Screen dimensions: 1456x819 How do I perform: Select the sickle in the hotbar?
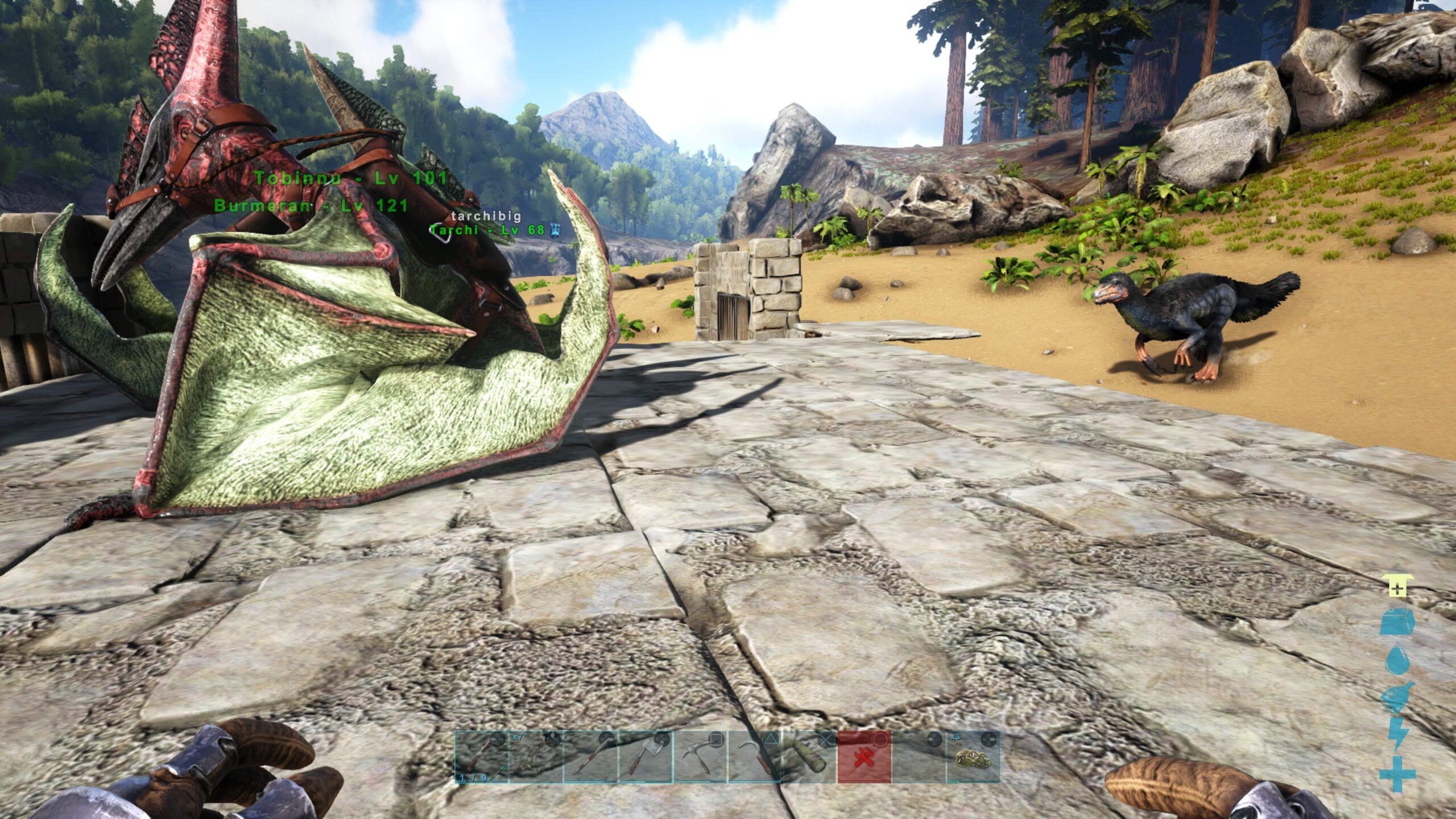click(x=755, y=757)
